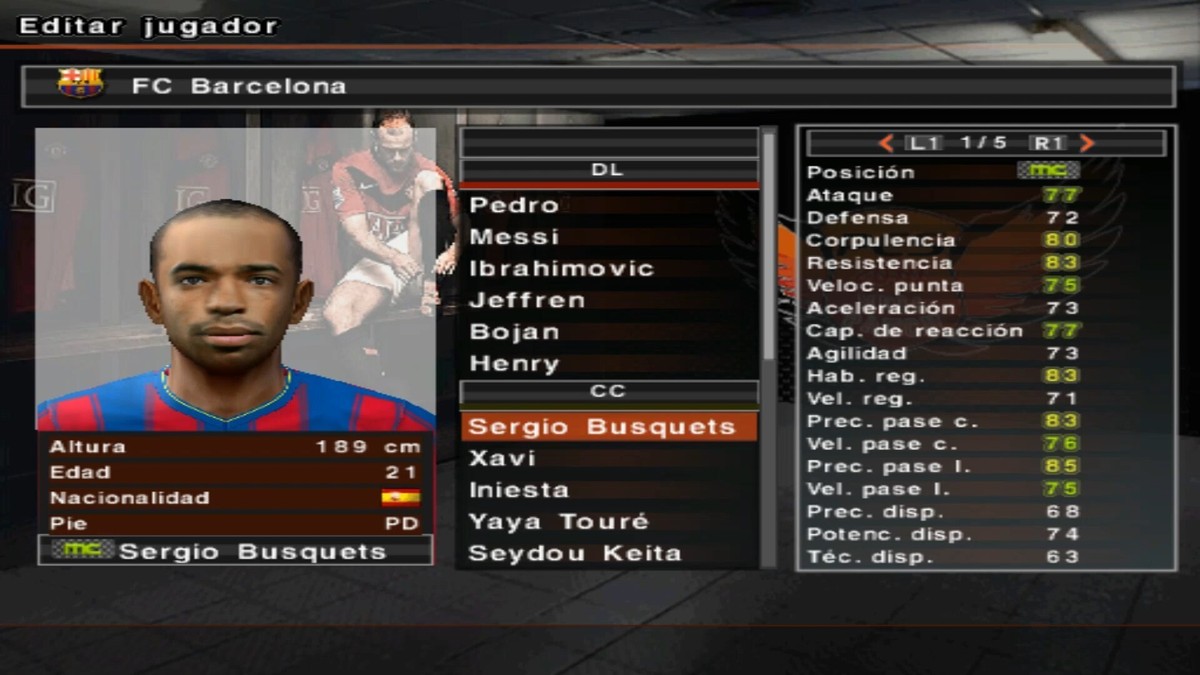1200x675 pixels.
Task: Click the player list scrollbar
Action: coord(768,250)
